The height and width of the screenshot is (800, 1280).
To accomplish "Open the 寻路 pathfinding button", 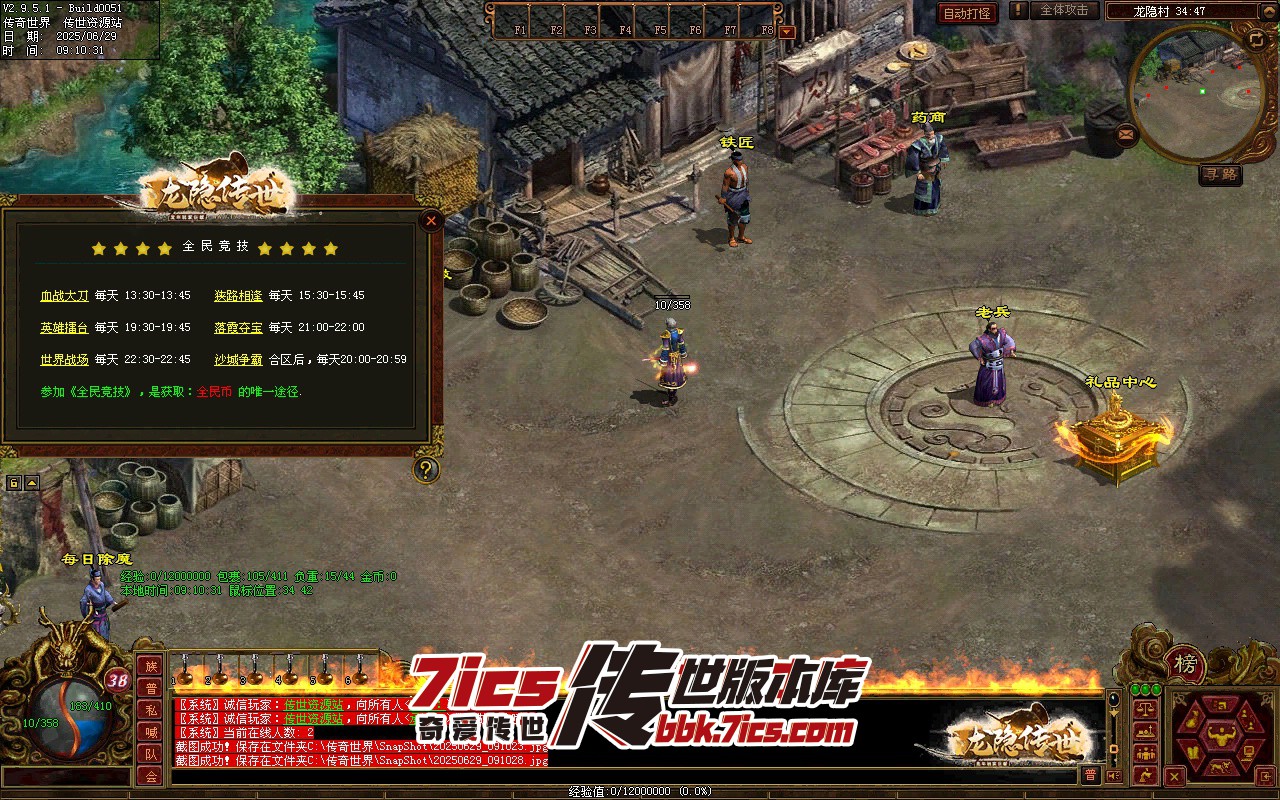I will pyautogui.click(x=1220, y=175).
